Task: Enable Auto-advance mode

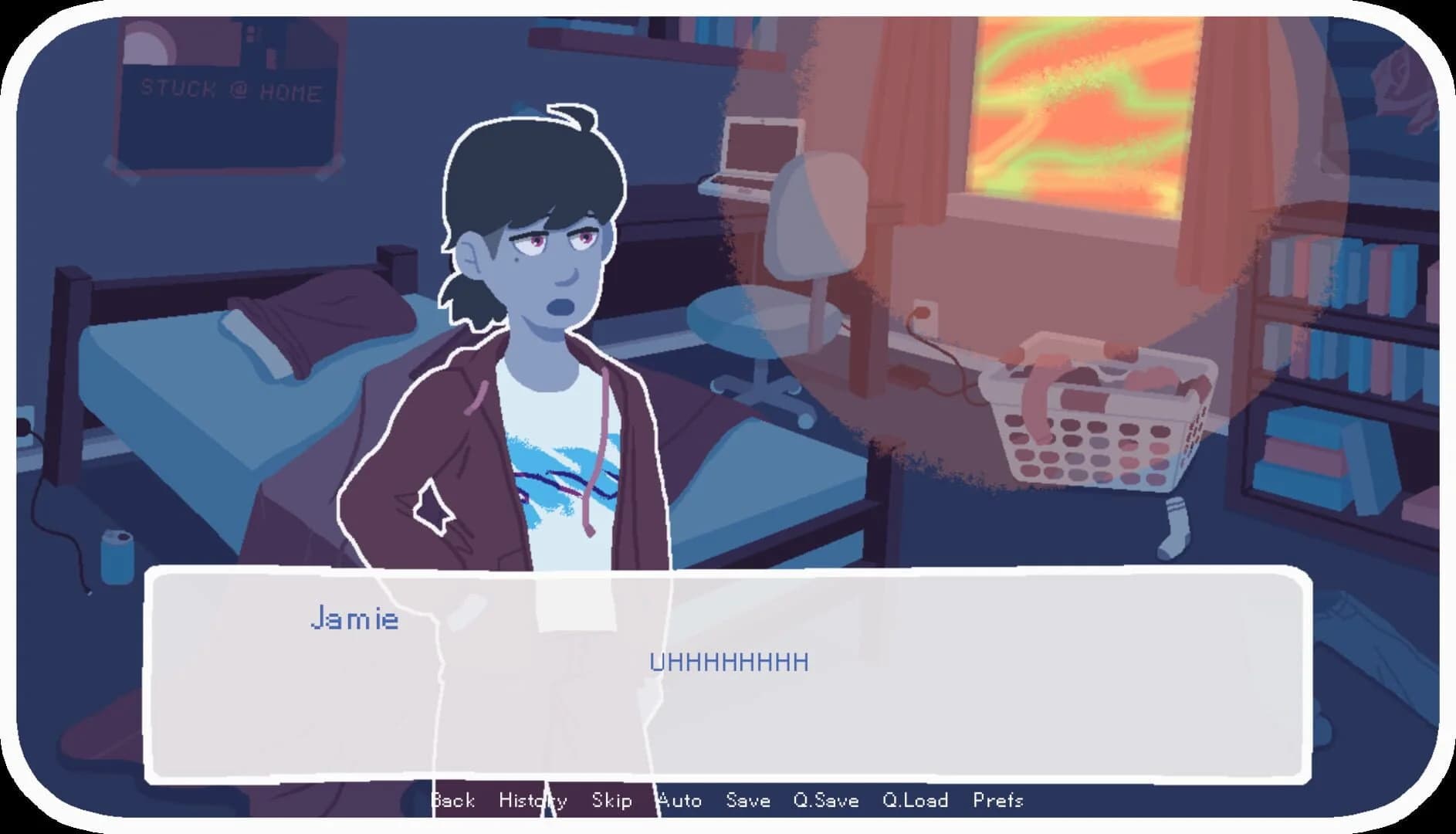Action: coord(679,801)
